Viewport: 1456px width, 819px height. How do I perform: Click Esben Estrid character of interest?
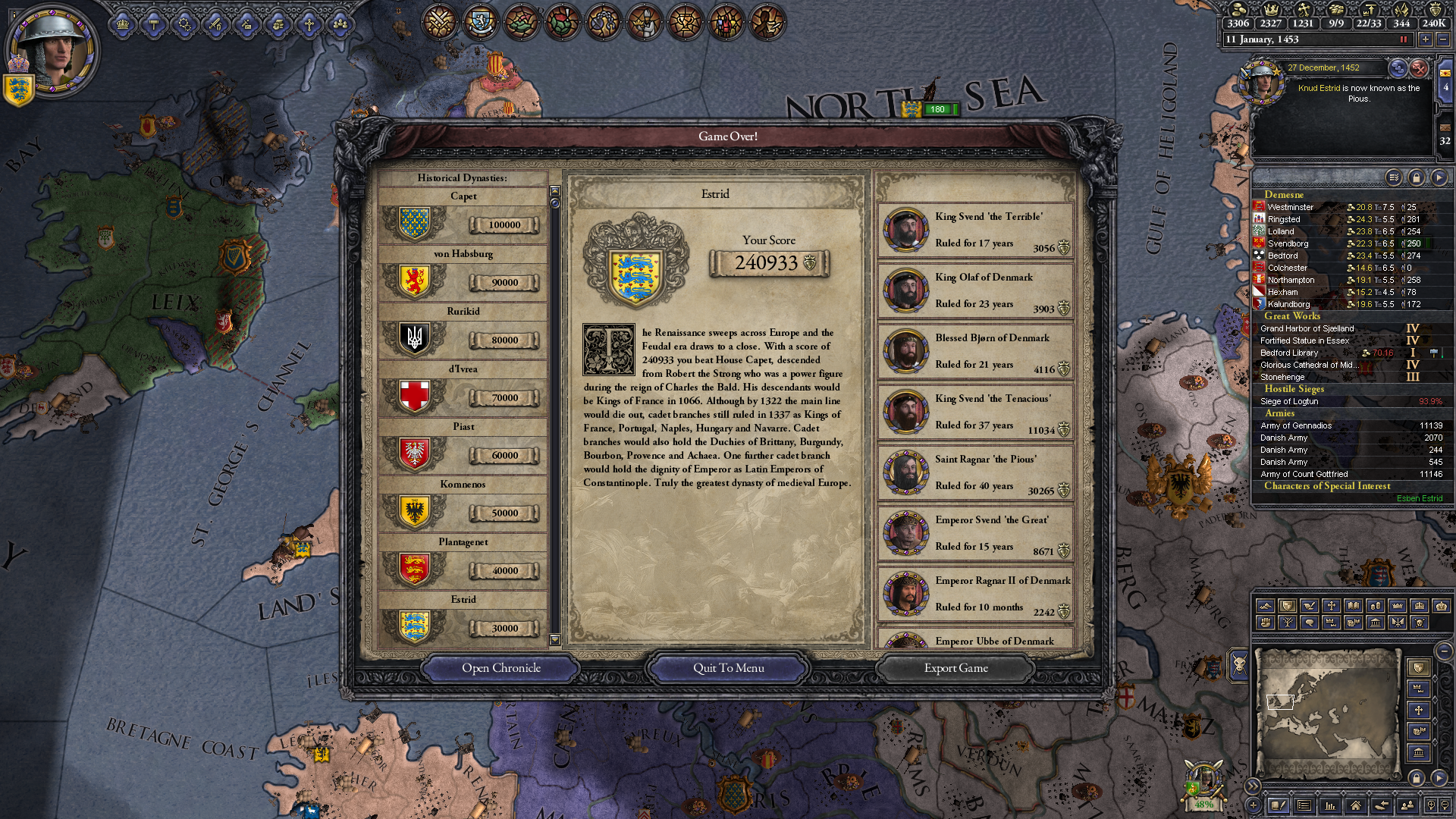1419,498
